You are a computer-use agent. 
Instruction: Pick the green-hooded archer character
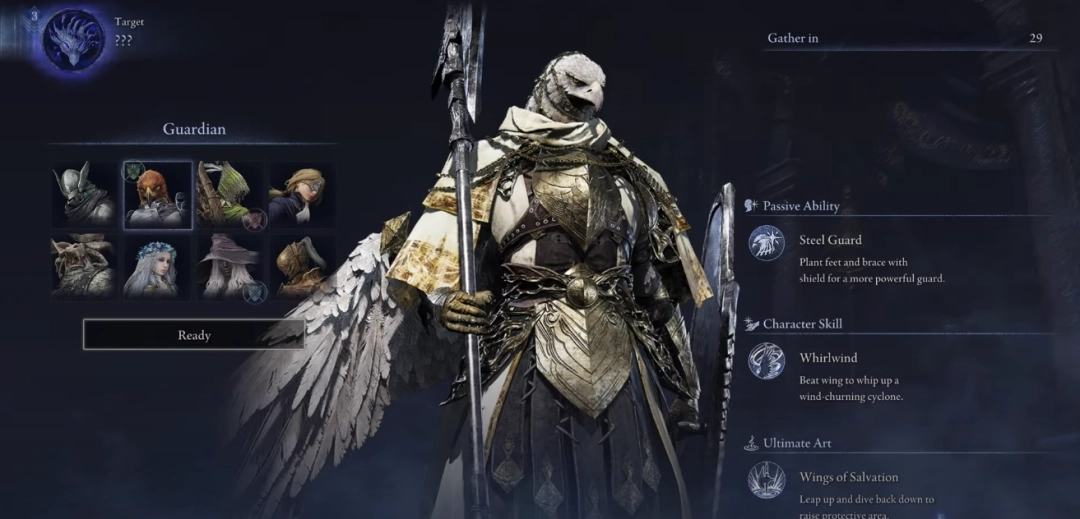pos(230,195)
